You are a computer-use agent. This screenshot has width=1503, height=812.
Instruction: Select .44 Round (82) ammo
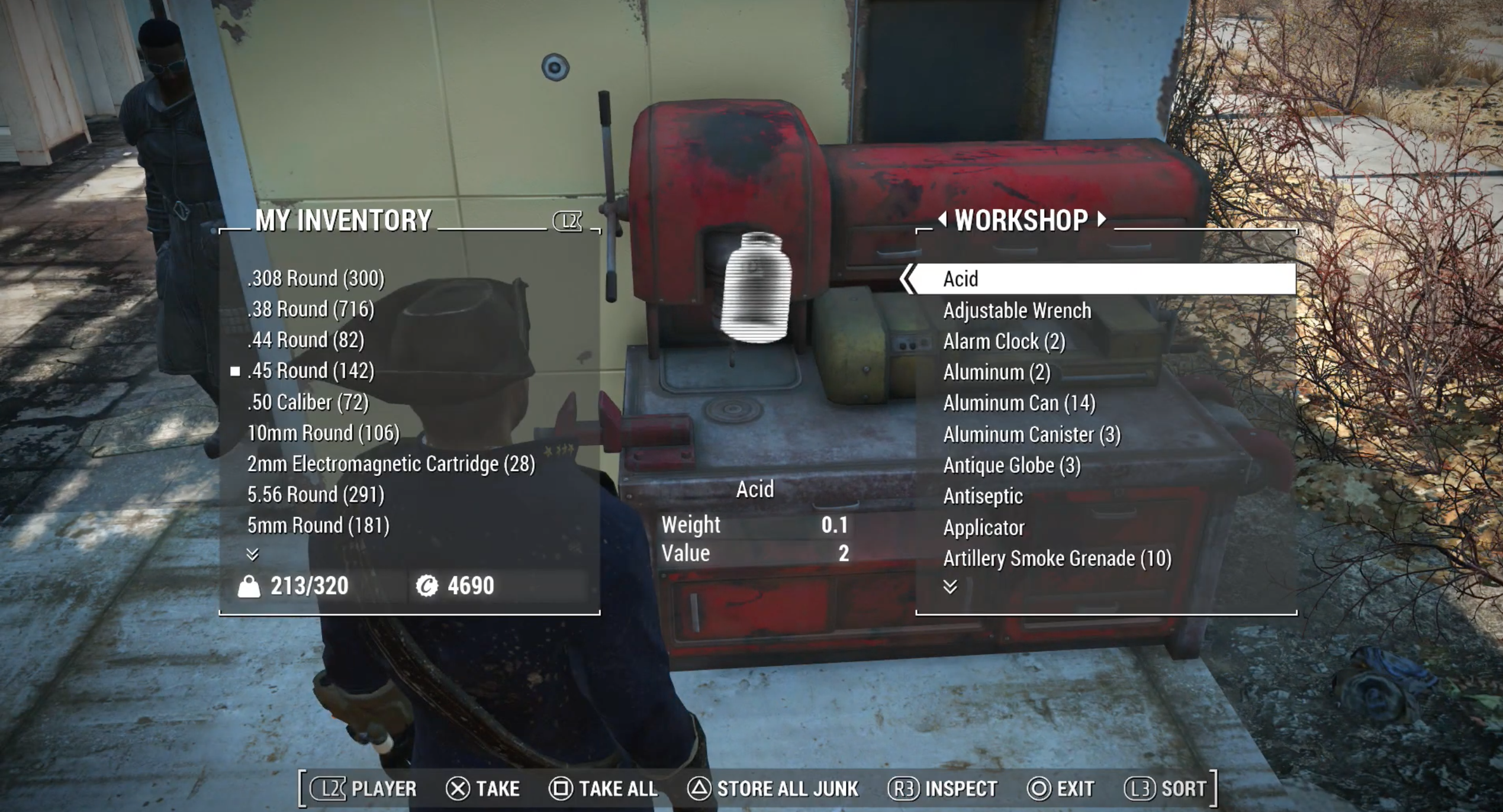[305, 340]
